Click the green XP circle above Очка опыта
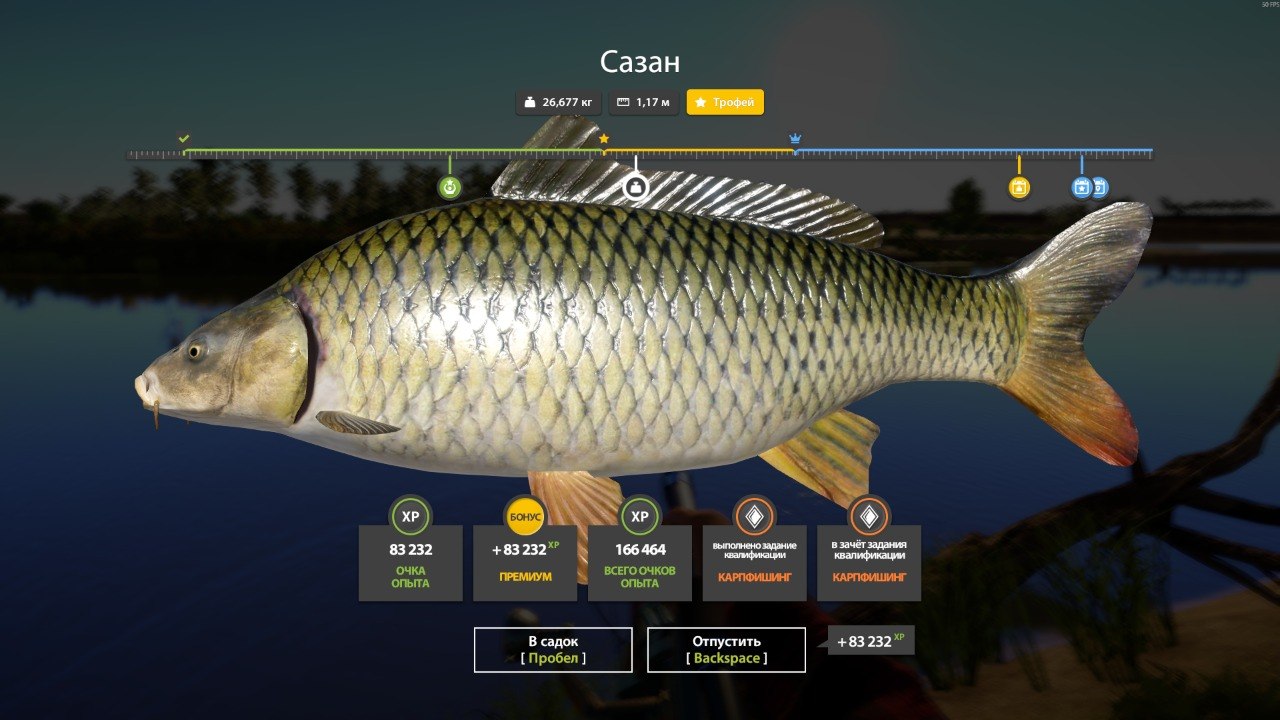 [x=410, y=518]
